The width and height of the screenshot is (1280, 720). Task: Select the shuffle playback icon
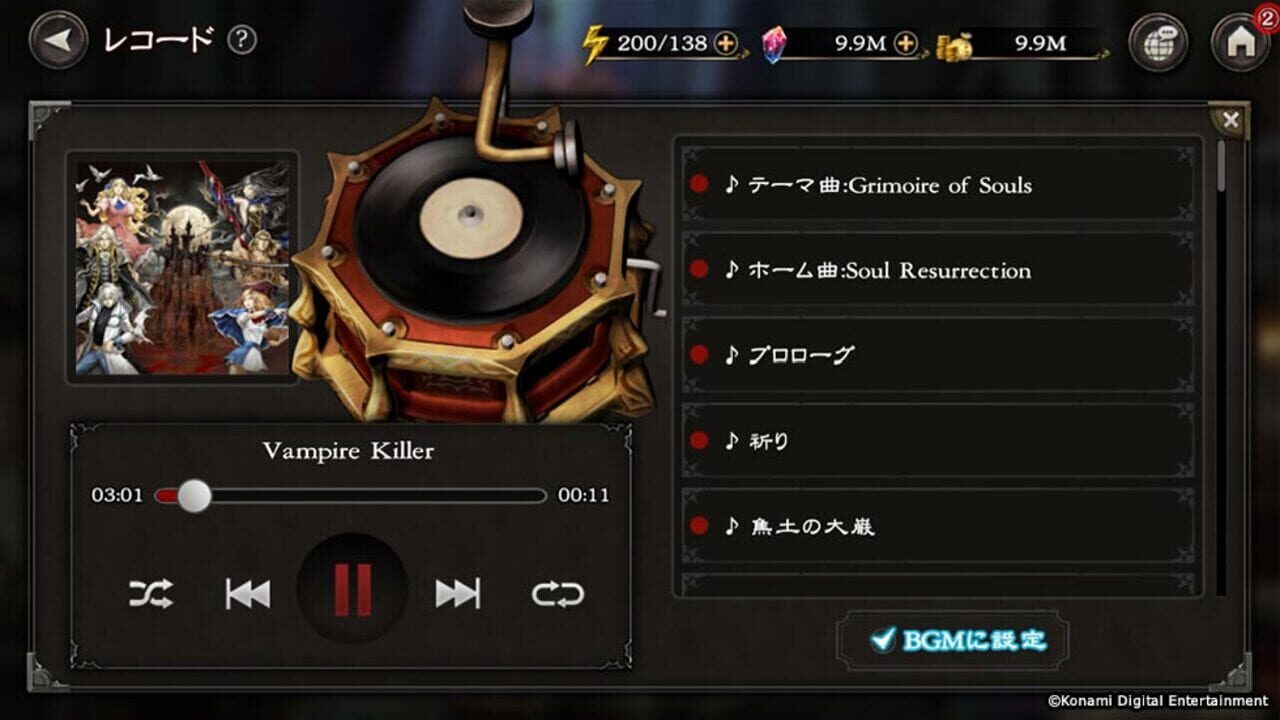150,593
